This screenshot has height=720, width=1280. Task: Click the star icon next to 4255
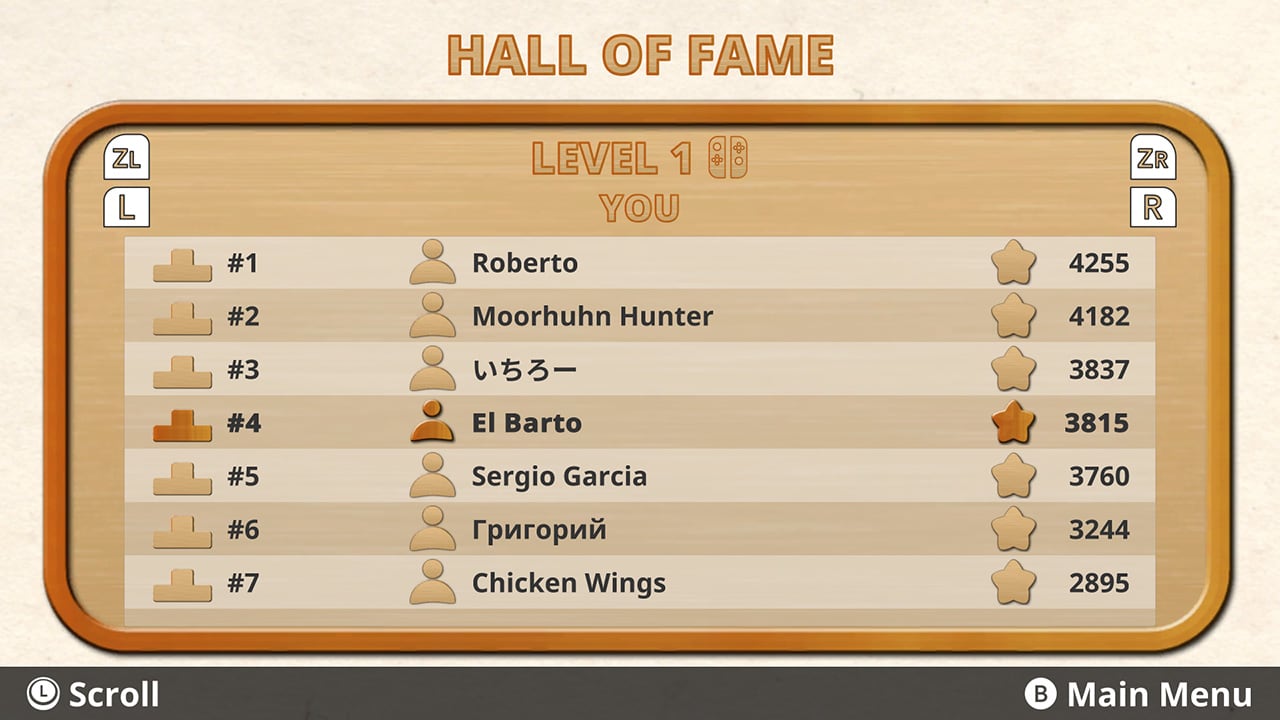coord(1014,262)
